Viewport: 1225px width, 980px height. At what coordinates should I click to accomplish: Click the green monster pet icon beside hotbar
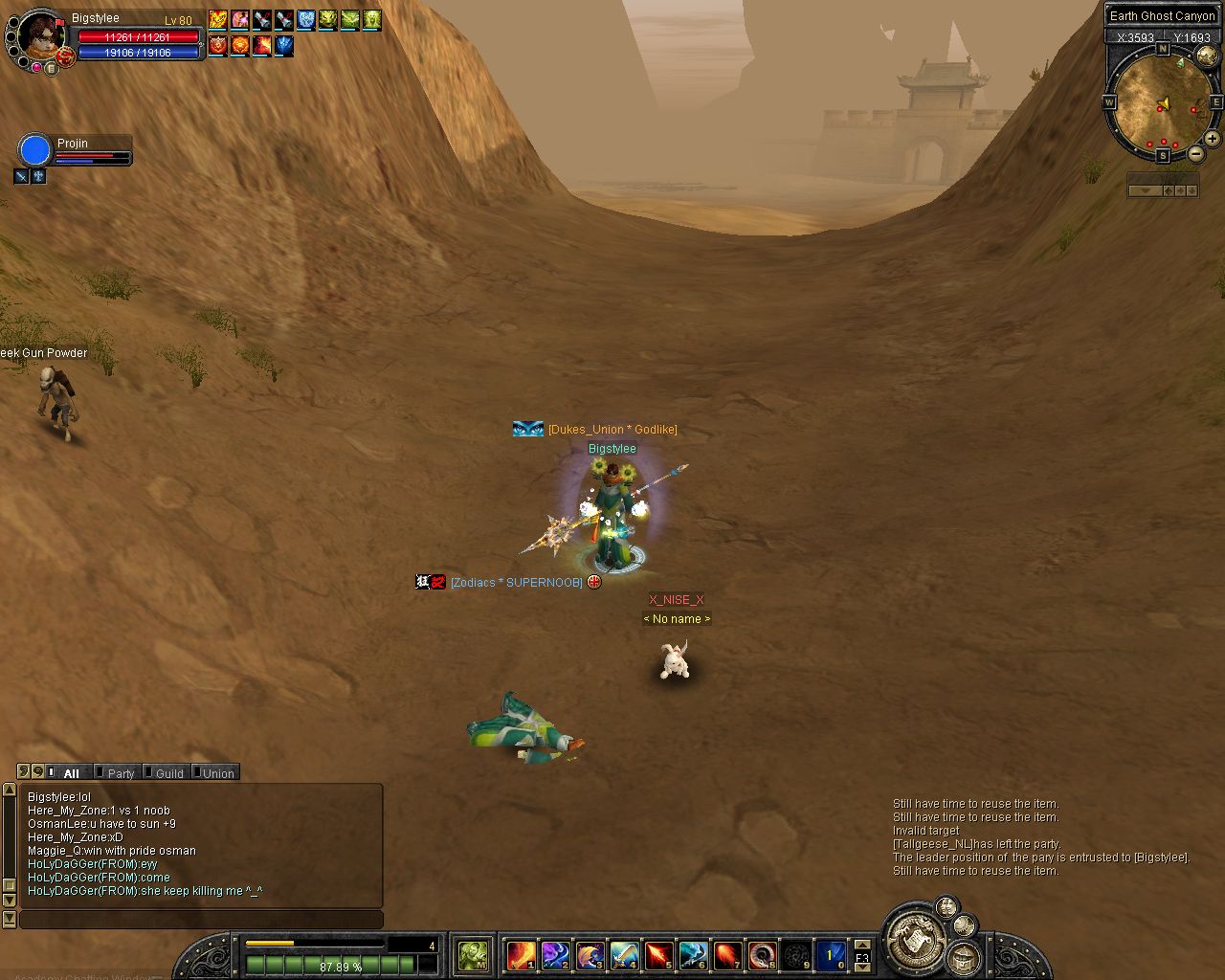click(x=473, y=955)
